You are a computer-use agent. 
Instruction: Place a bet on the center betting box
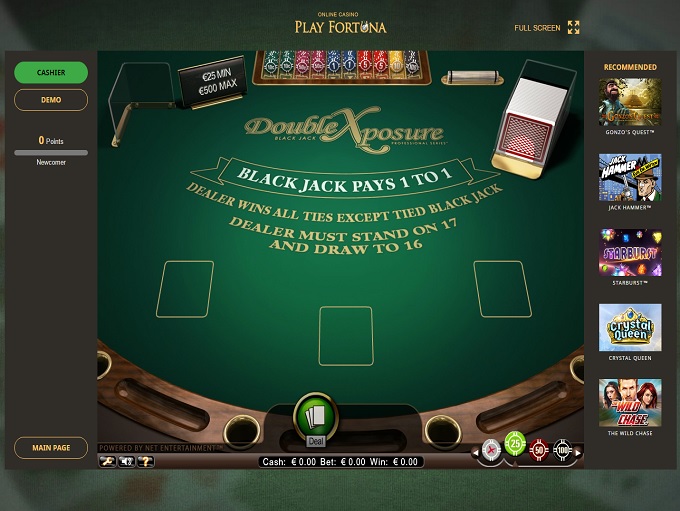[346, 336]
